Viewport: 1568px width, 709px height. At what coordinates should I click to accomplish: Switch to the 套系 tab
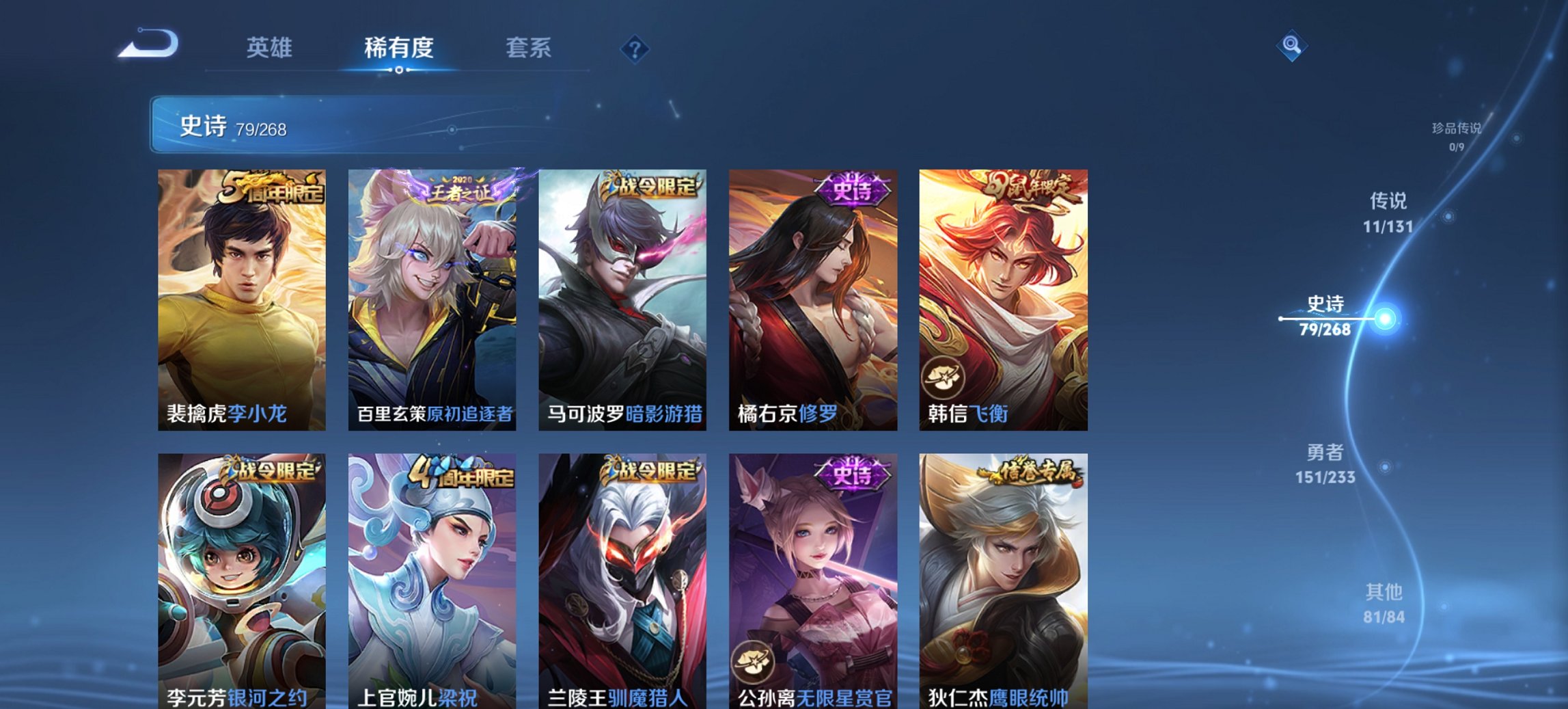(529, 47)
